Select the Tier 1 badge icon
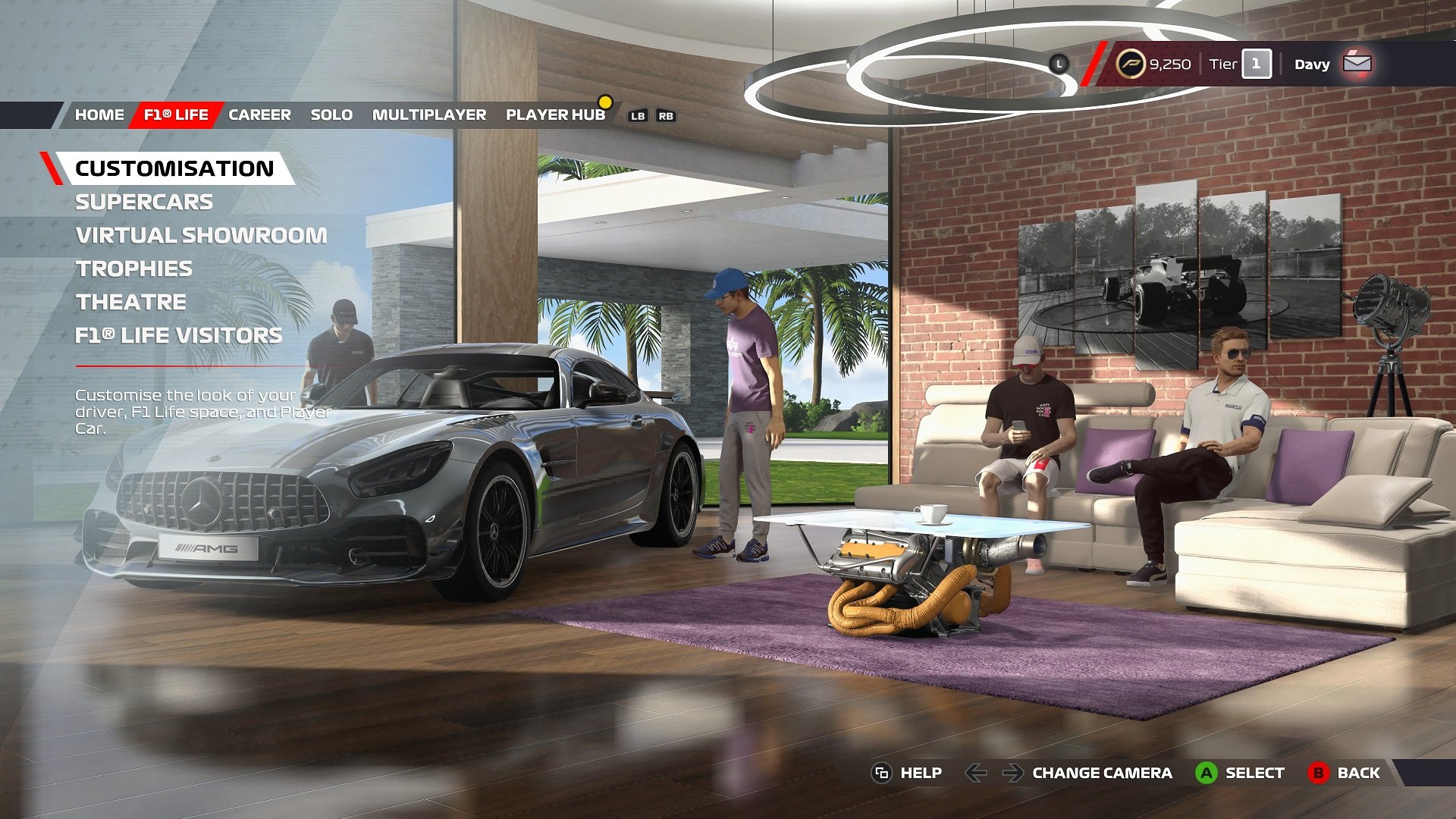Image resolution: width=1456 pixels, height=819 pixels. [x=1255, y=64]
